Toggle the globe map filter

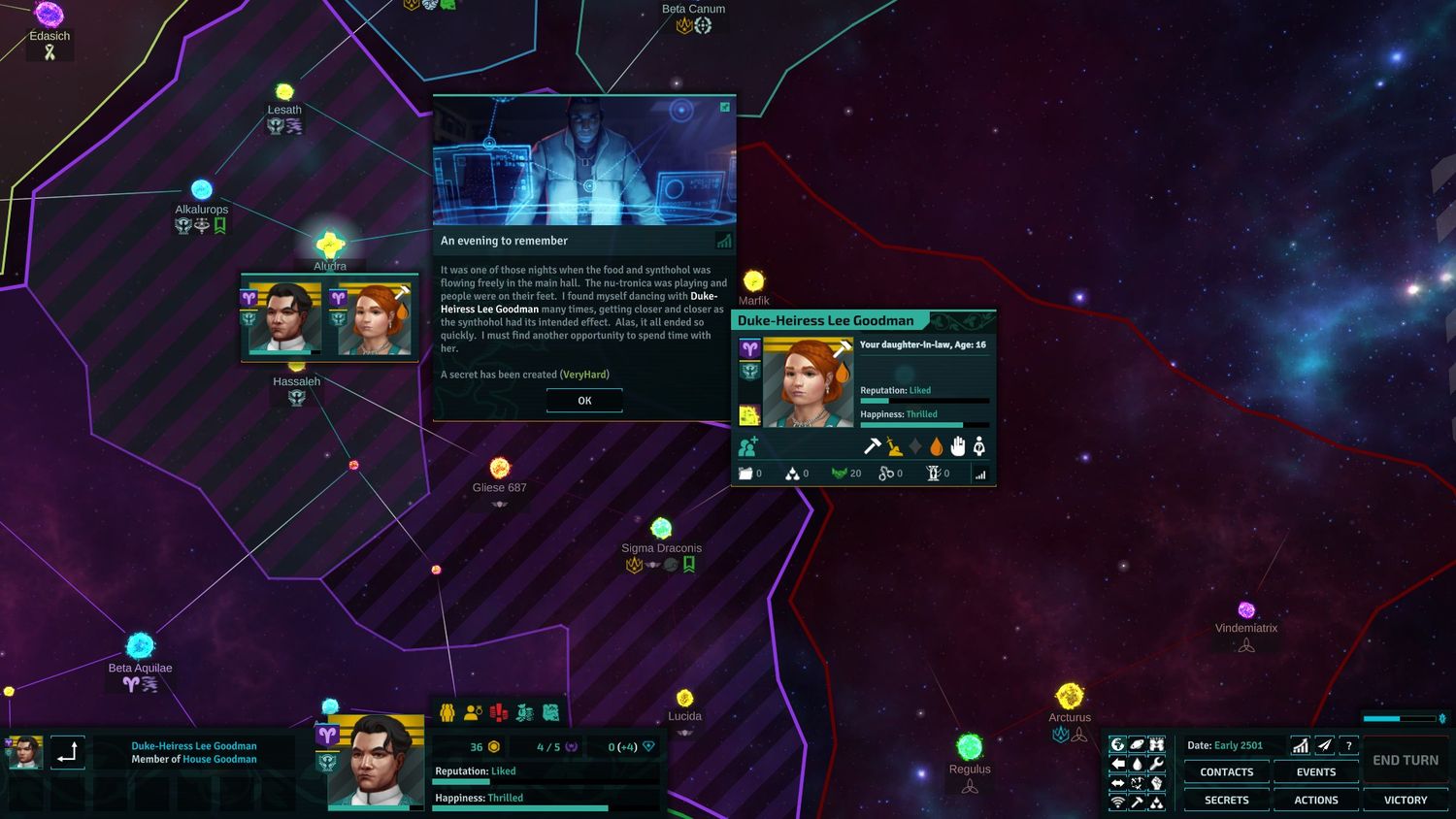(x=1118, y=744)
